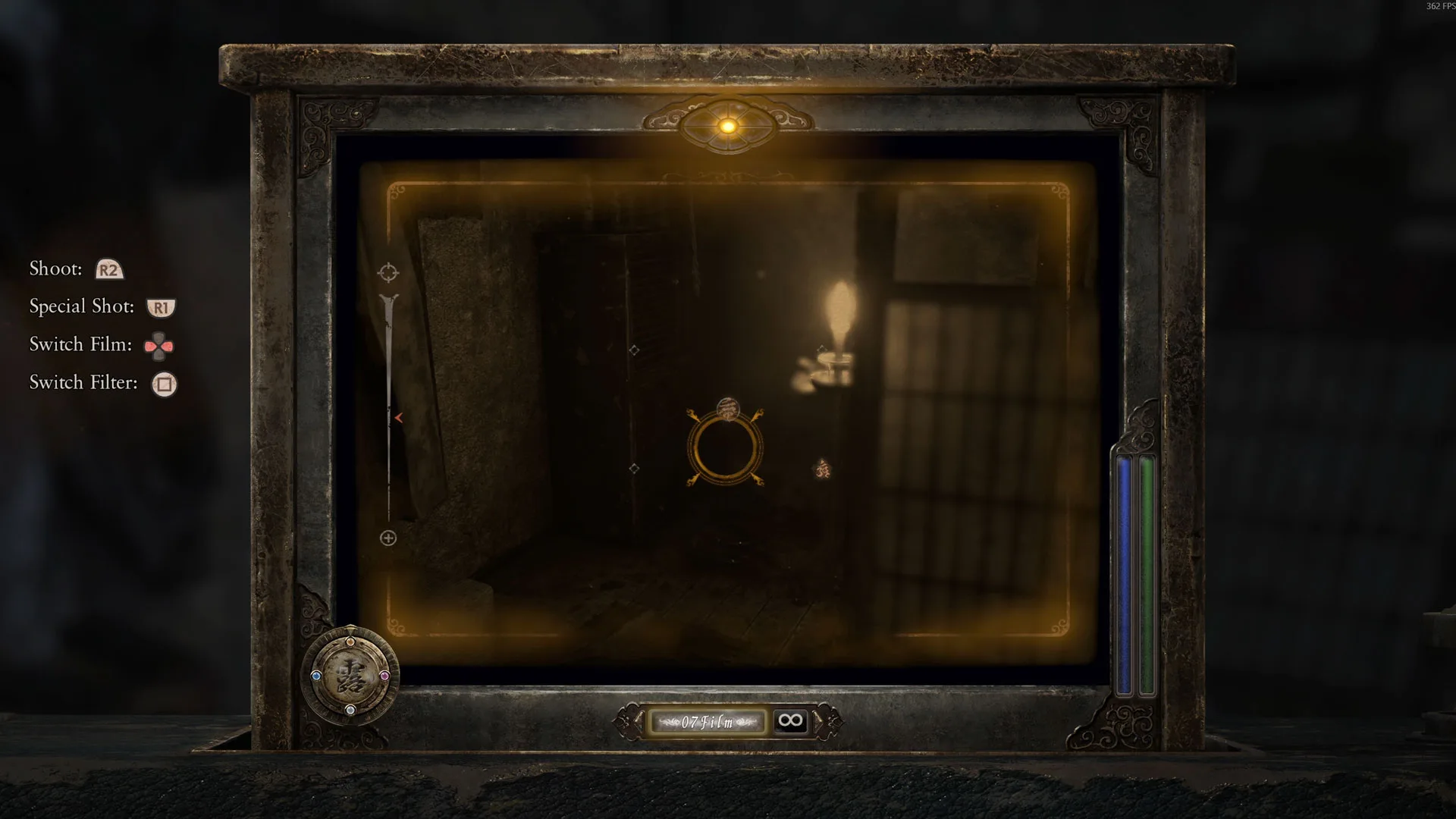Click the left arrow beside 07 Film
The image size is (1456, 819).
(x=635, y=721)
